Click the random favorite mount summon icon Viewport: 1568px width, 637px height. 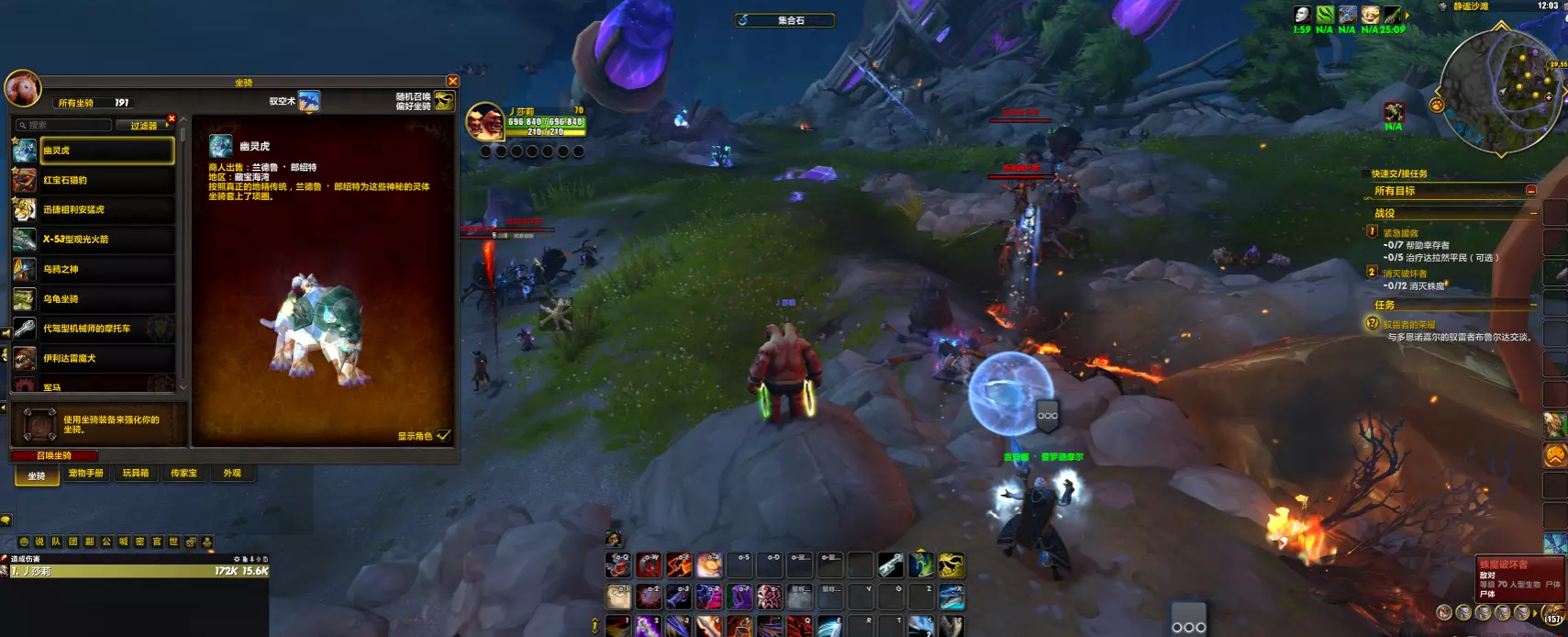pos(444,101)
